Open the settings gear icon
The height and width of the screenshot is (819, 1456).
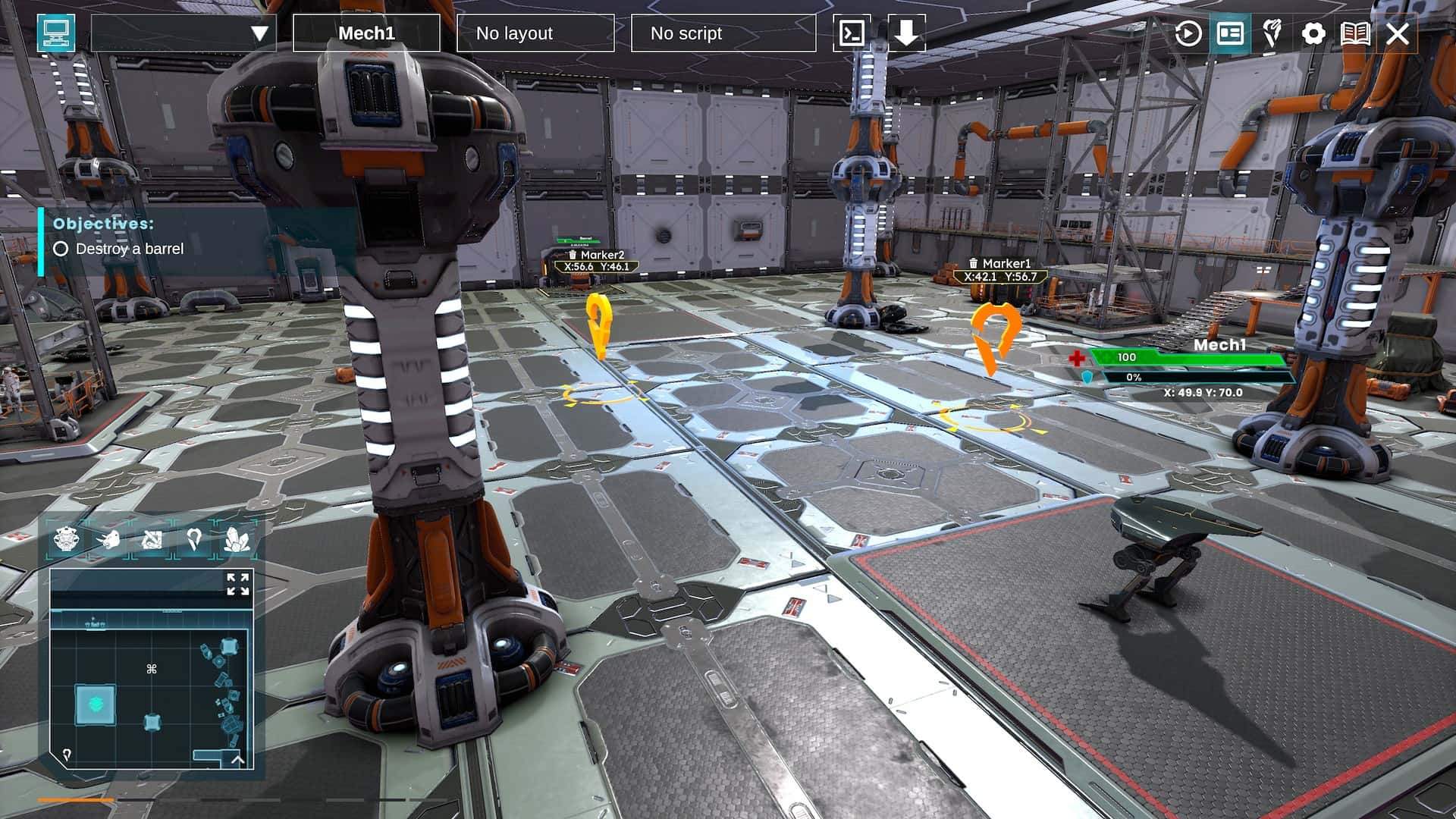(1313, 33)
